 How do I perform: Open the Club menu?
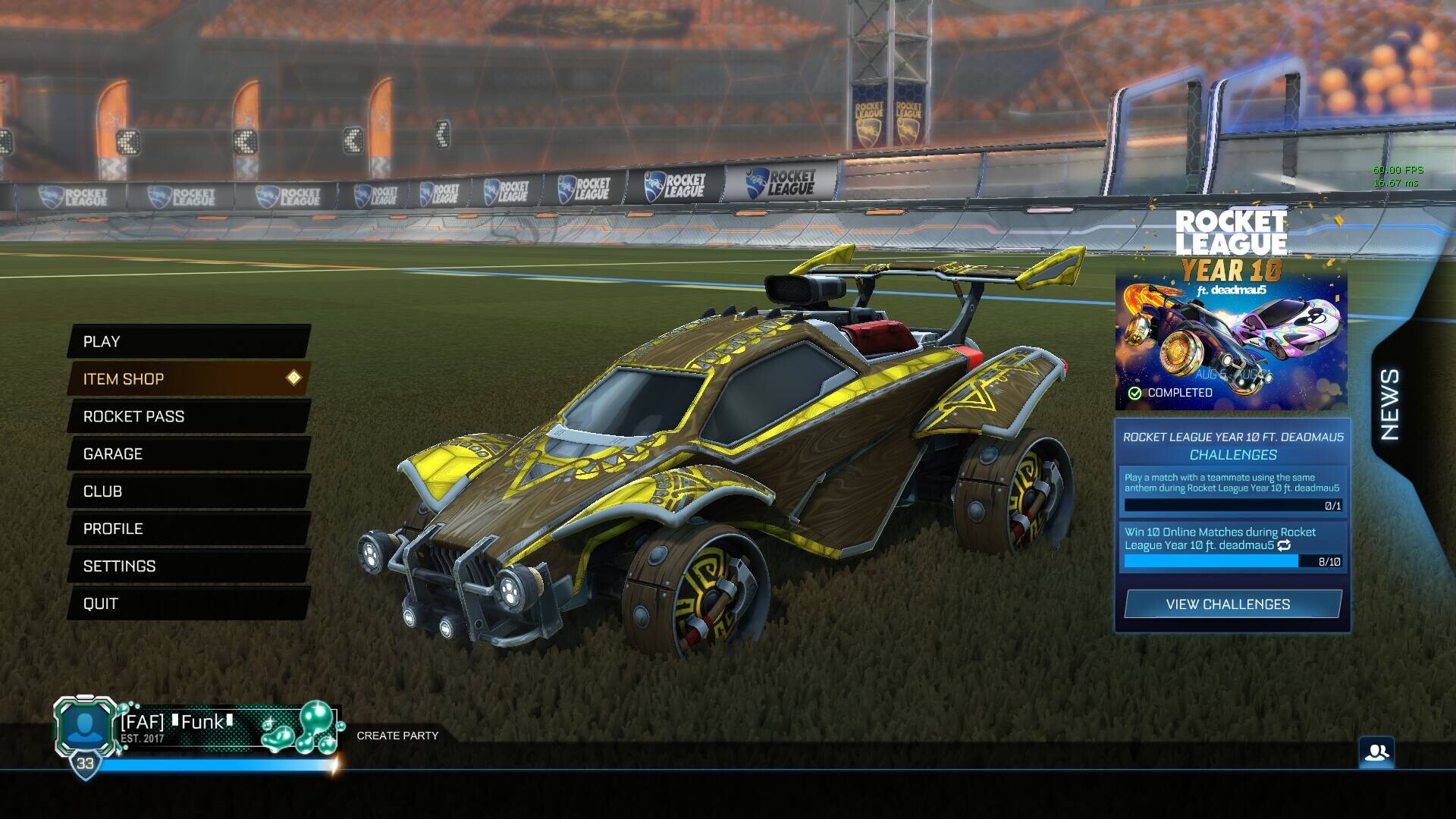coord(188,491)
